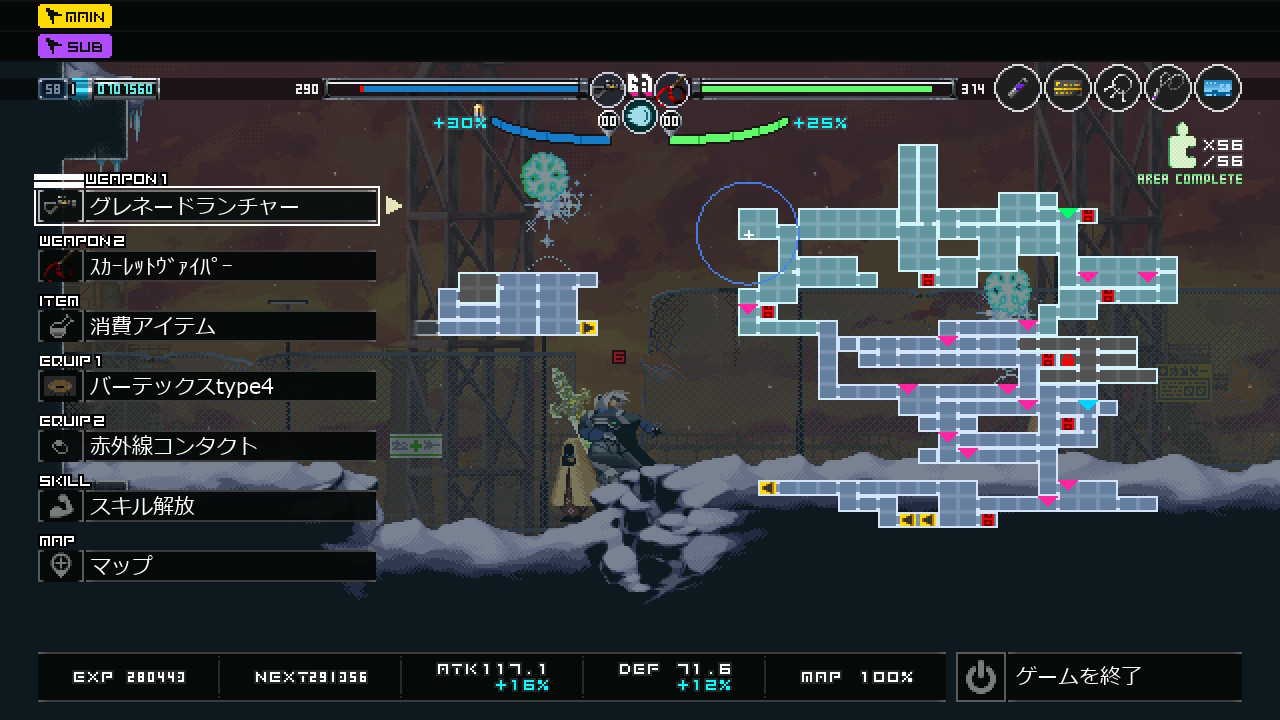Open the マップ map entry
The height and width of the screenshot is (720, 1280).
[x=207, y=566]
